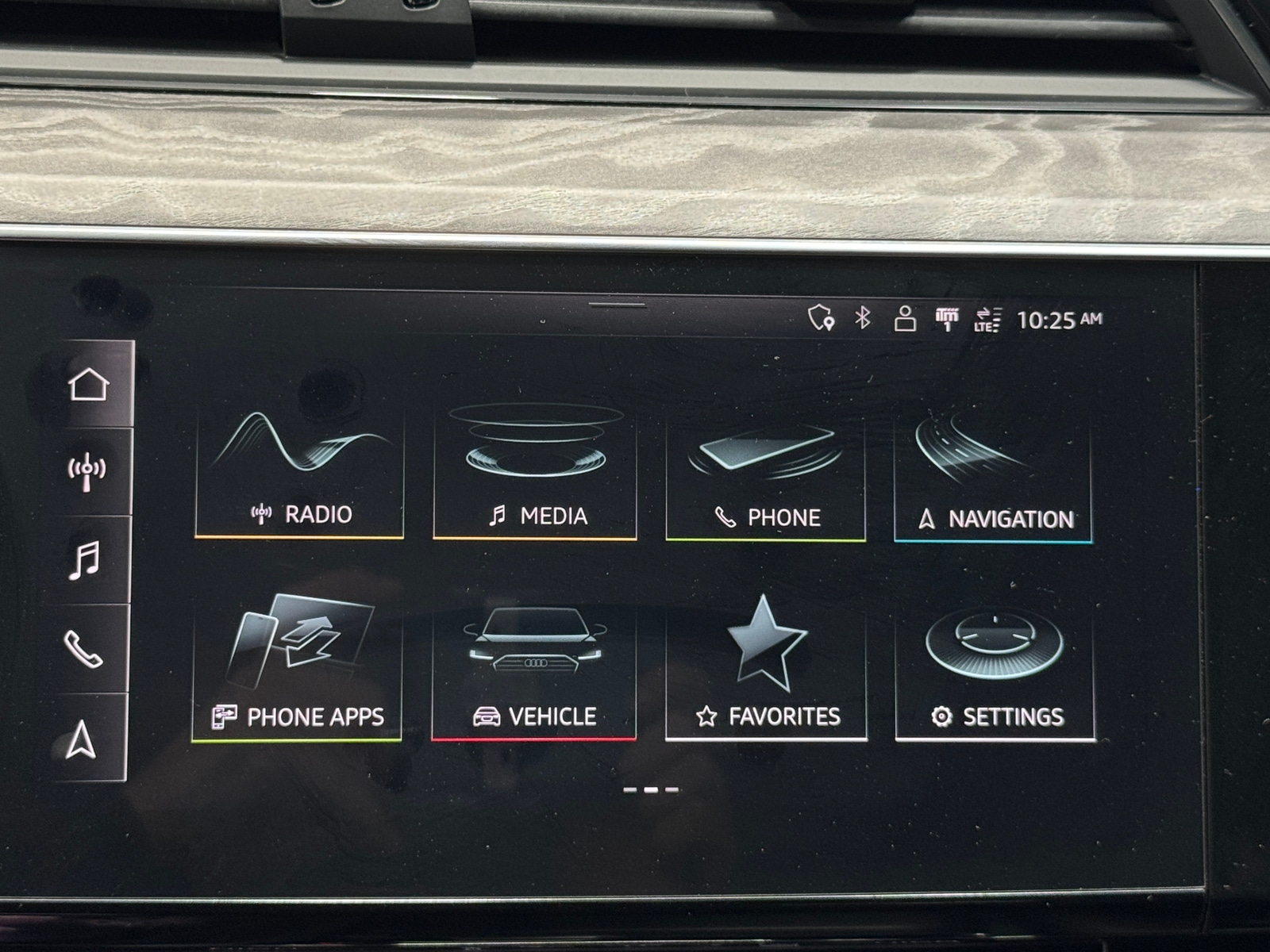Choose the radio antenna sidebar shortcut
Image resolution: width=1270 pixels, height=952 pixels.
(87, 473)
